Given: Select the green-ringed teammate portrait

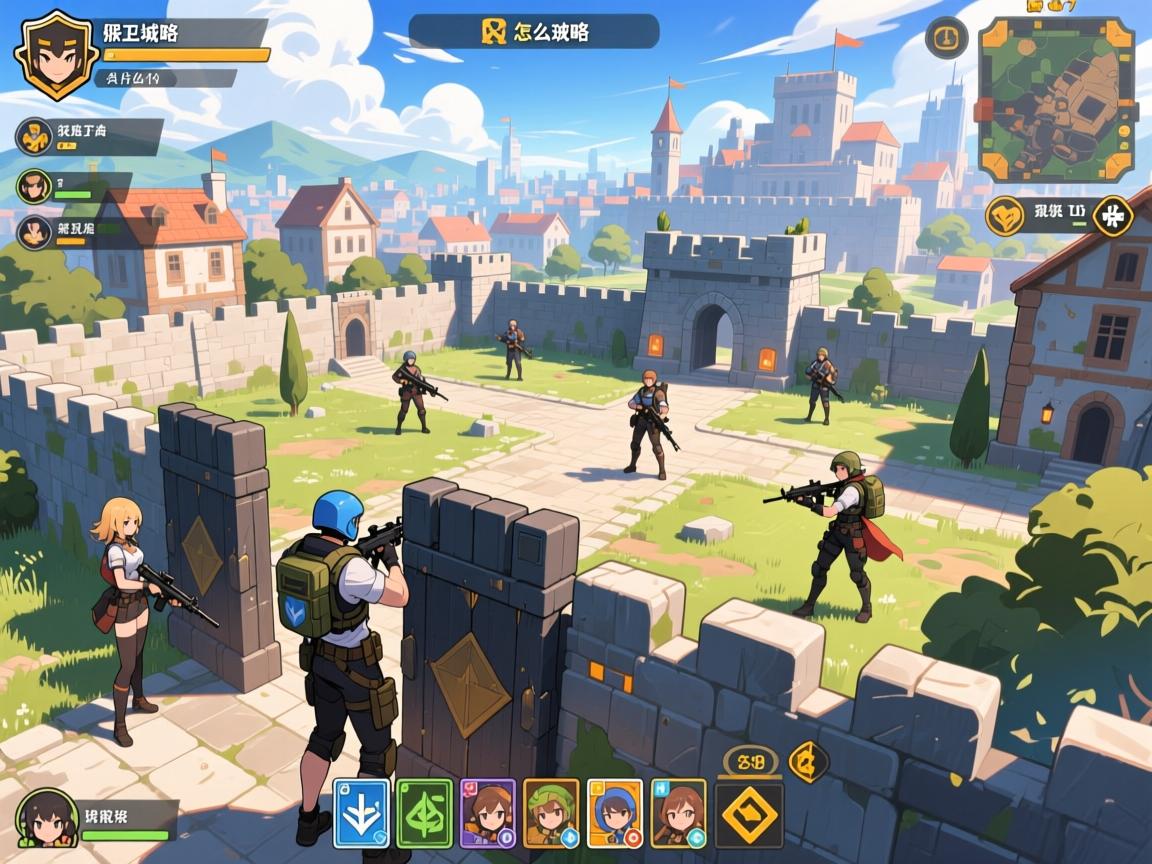Looking at the screenshot, I should coord(34,185).
